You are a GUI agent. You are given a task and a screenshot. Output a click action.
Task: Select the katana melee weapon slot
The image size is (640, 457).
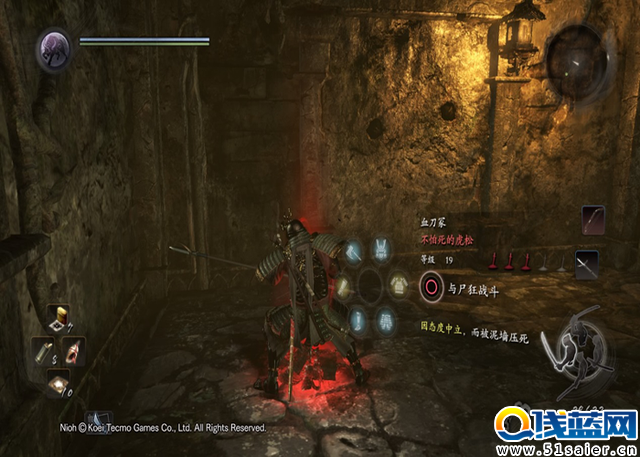click(587, 264)
